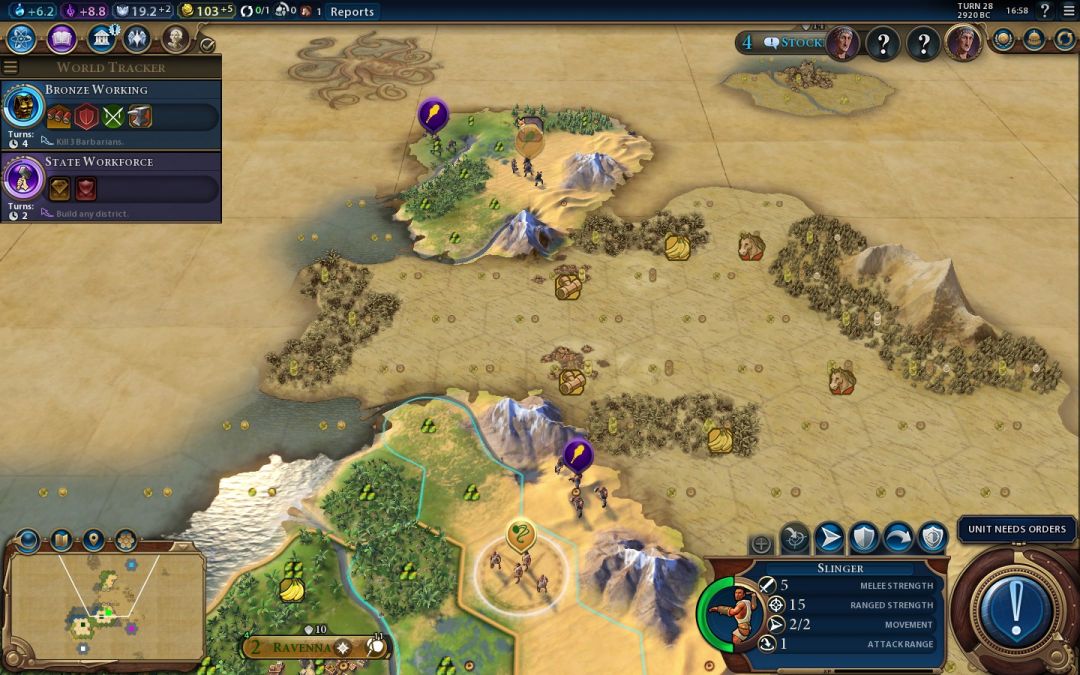Open the Technology tree button
Image resolution: width=1080 pixels, height=675 pixels.
pyautogui.click(x=22, y=39)
